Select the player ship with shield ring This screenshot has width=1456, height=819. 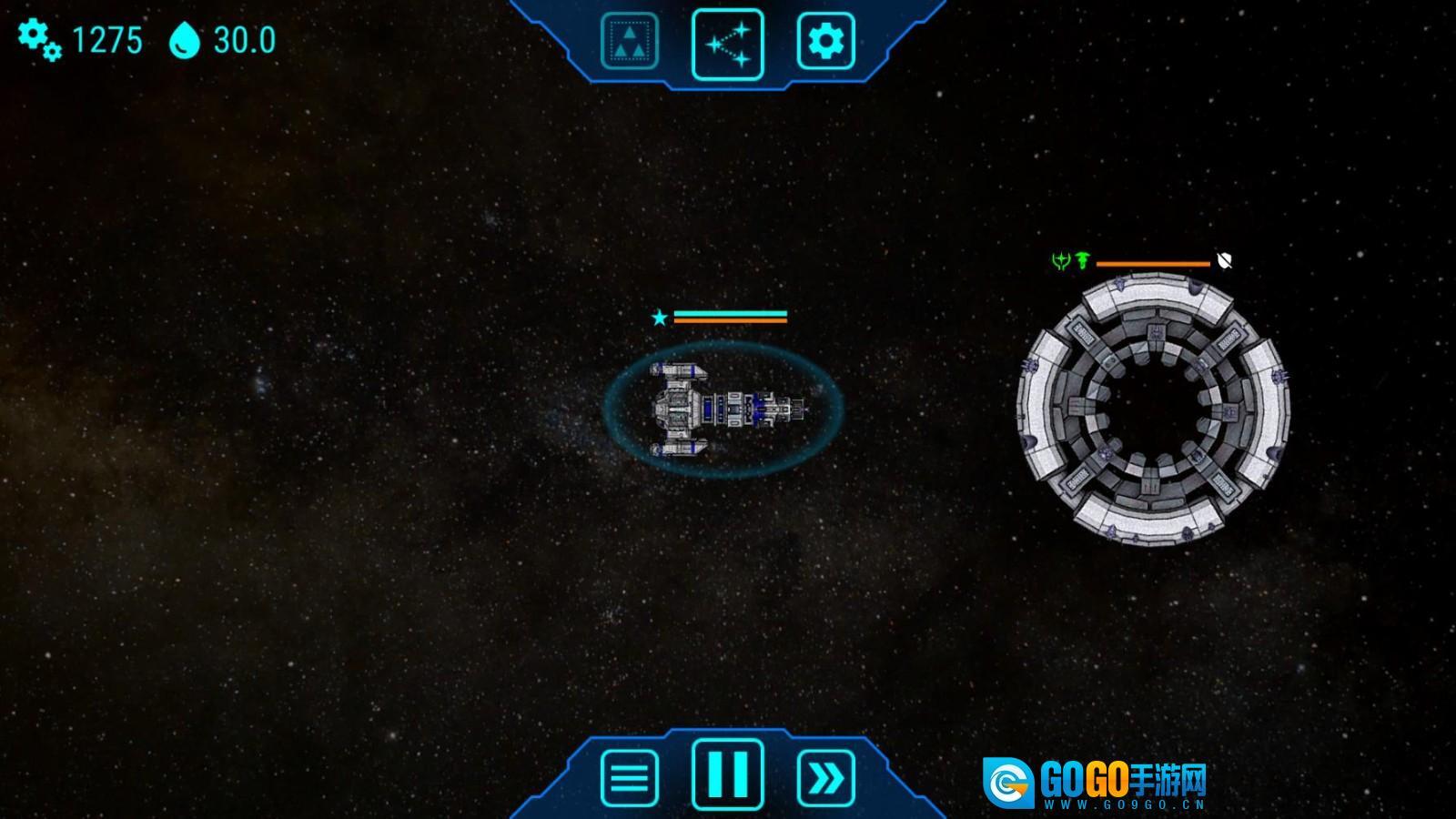[723, 409]
